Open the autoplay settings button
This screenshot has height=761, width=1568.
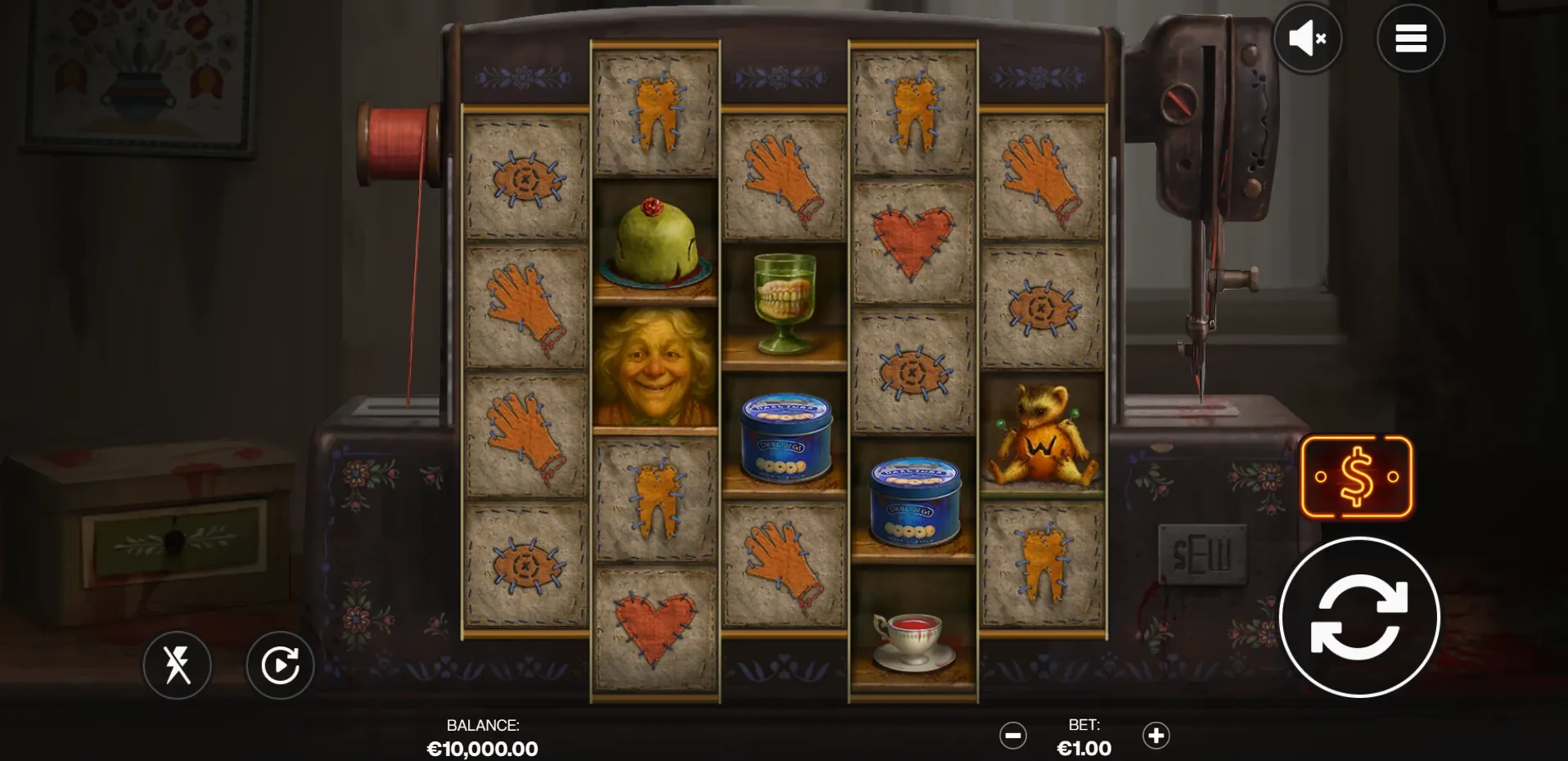(280, 664)
